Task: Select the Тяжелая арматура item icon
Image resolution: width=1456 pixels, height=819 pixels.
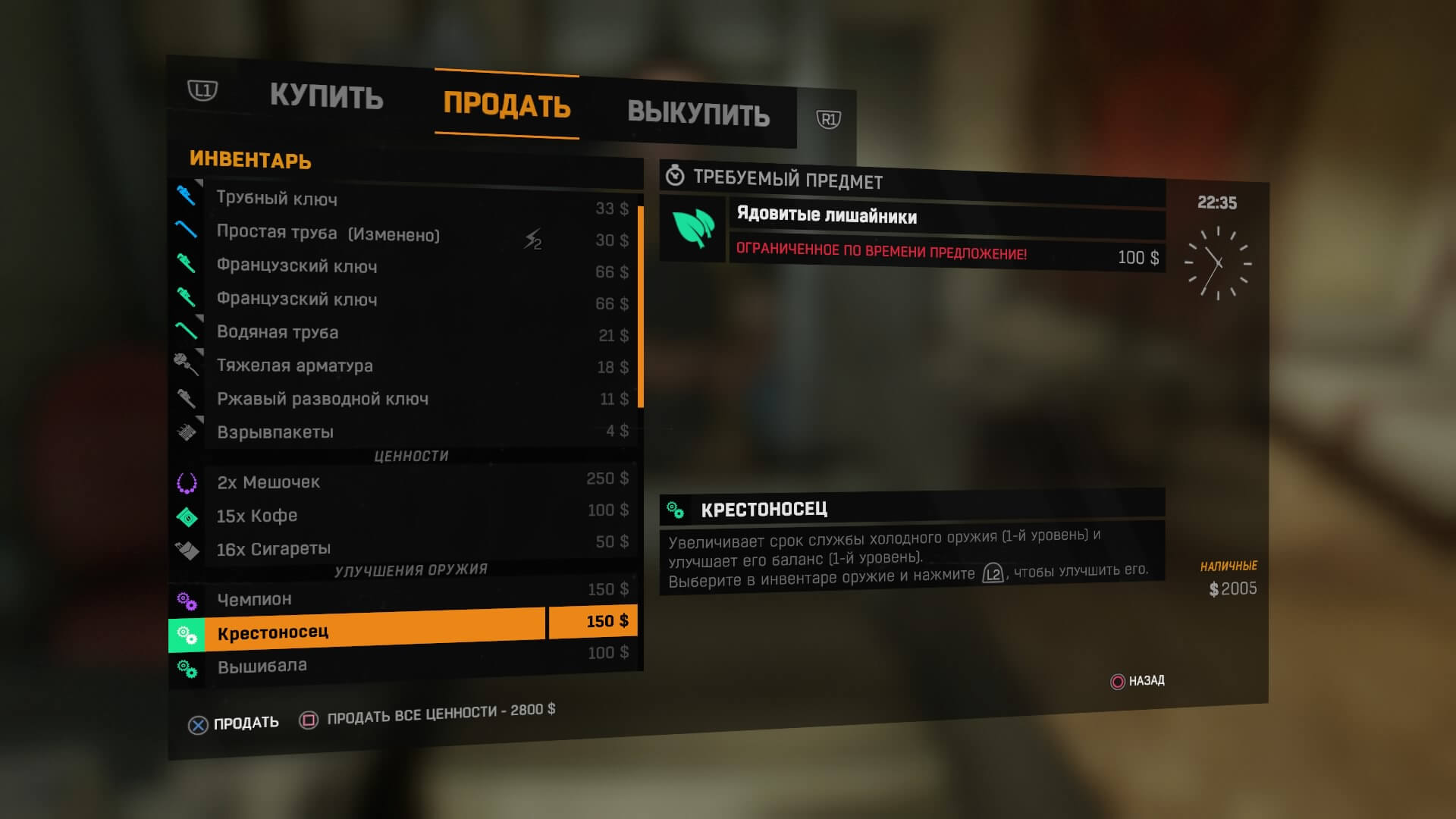Action: (184, 362)
